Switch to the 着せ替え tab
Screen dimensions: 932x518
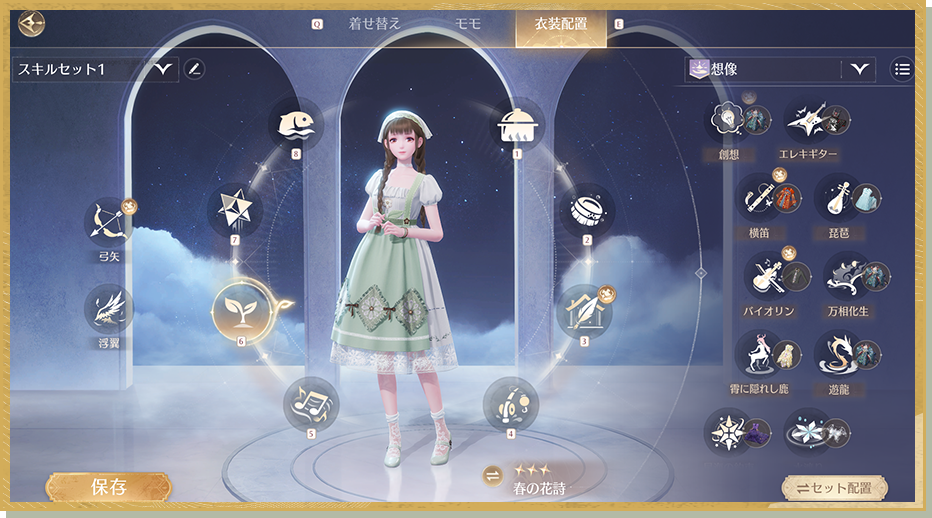[x=374, y=24]
